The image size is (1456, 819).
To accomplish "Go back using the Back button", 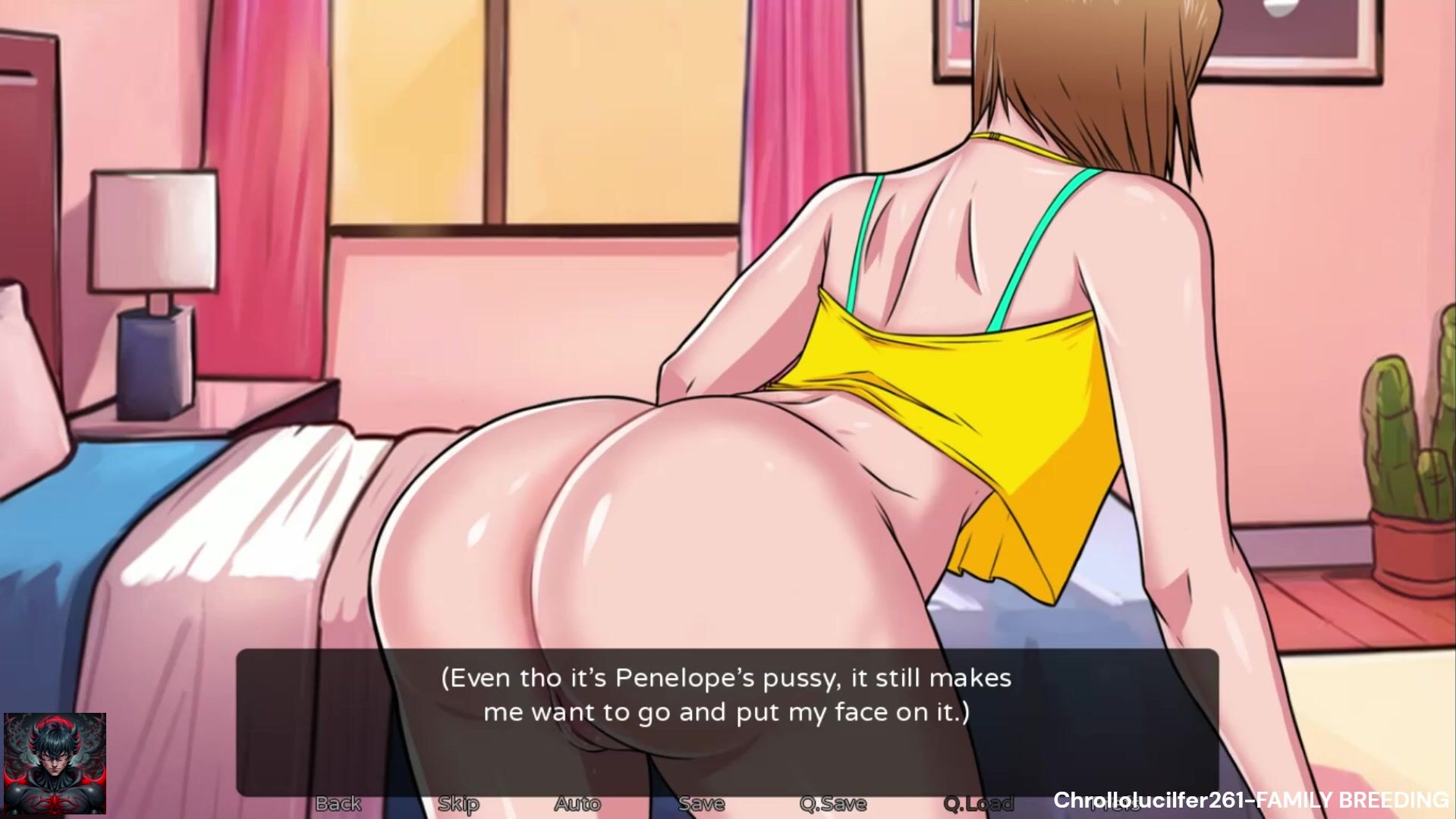I will click(338, 803).
